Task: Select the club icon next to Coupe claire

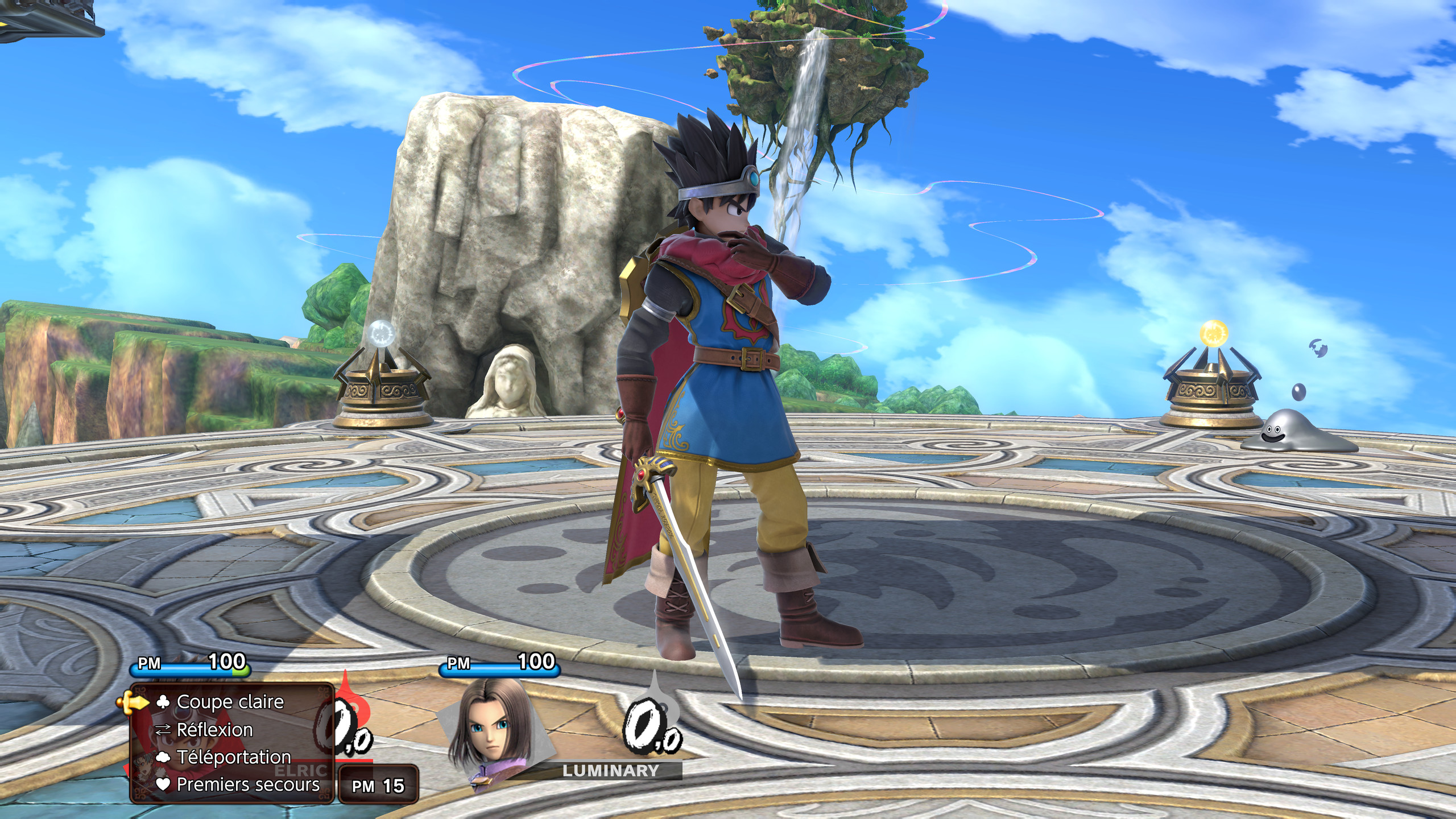Action: (162, 702)
